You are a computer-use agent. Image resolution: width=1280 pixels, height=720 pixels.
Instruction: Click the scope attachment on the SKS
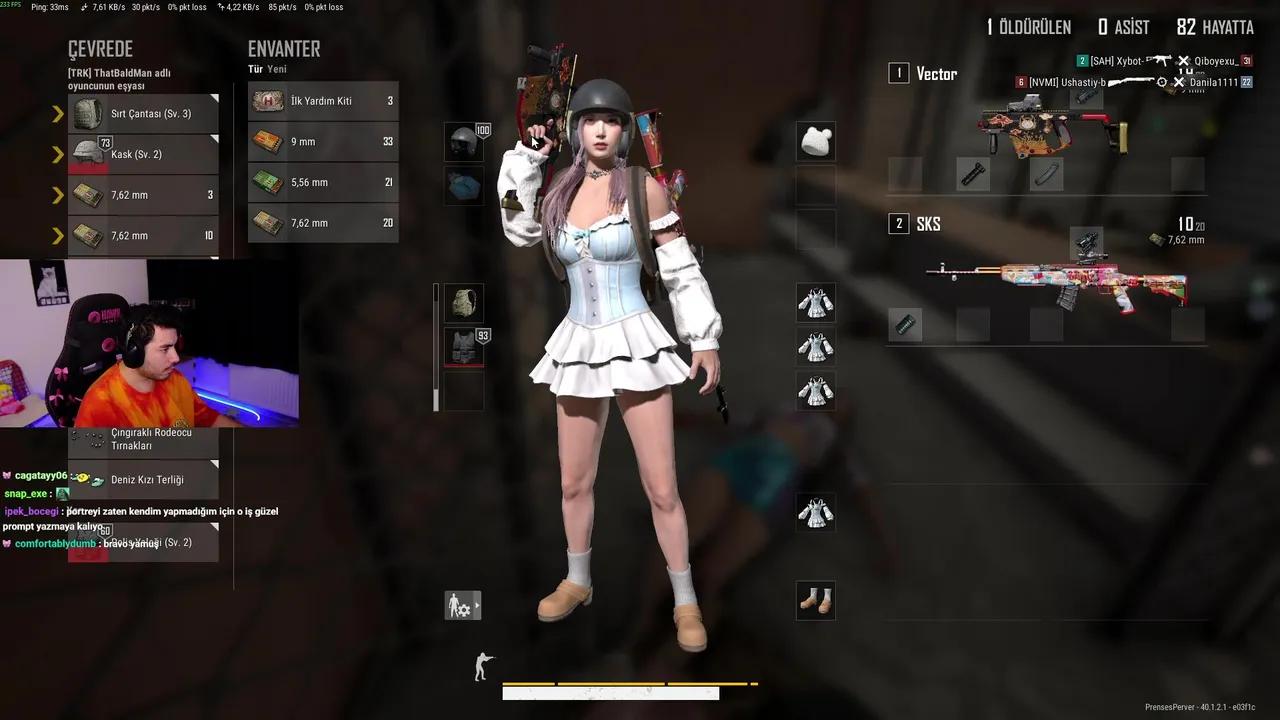(x=1087, y=243)
